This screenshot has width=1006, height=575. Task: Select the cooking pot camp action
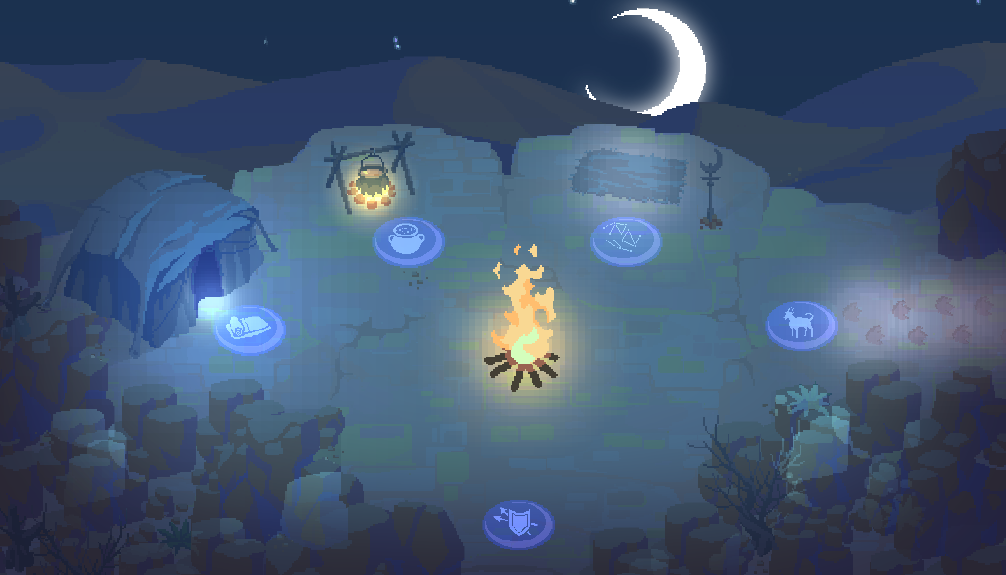click(x=408, y=241)
